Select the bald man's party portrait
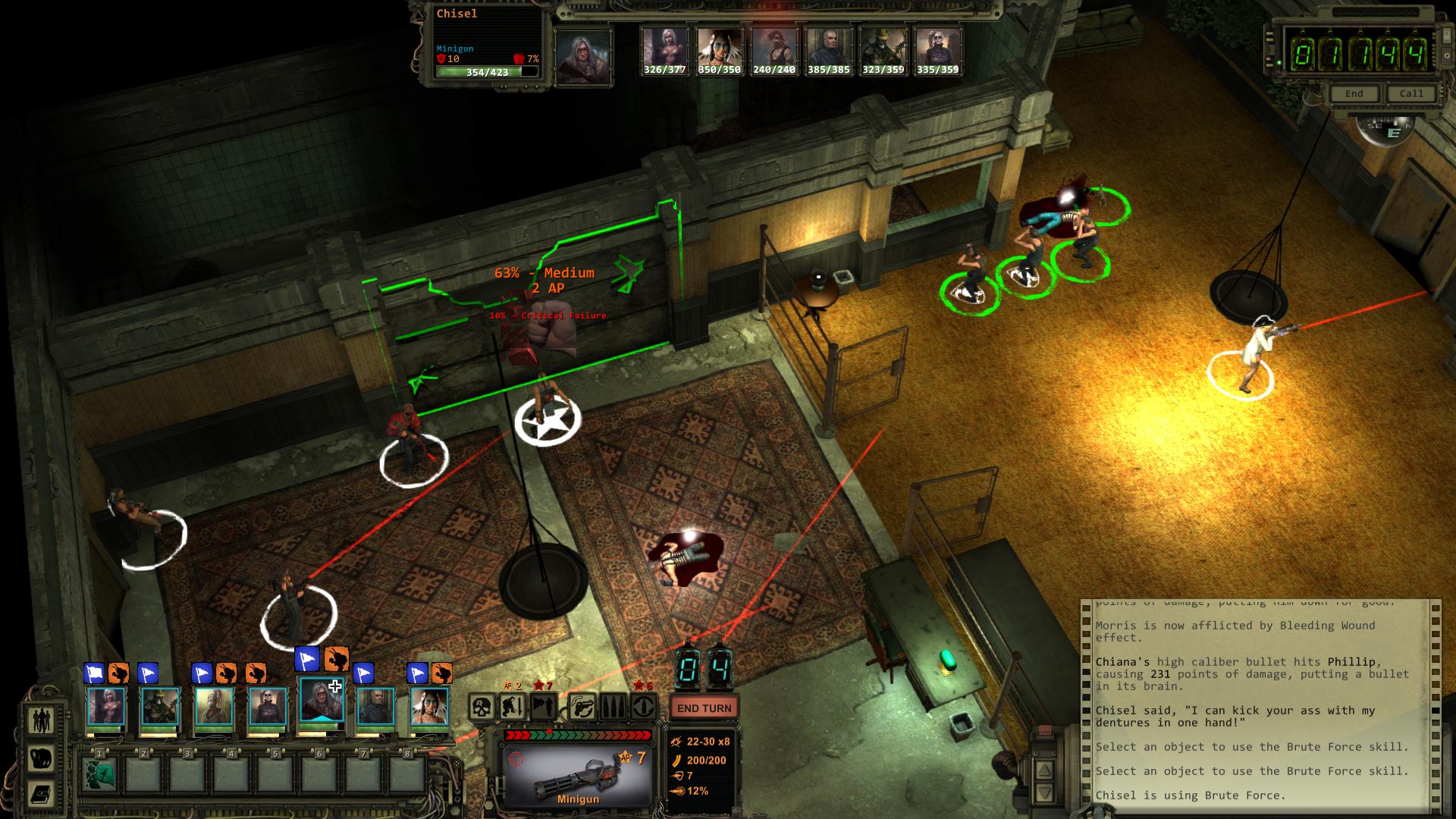The image size is (1456, 819). click(x=376, y=705)
